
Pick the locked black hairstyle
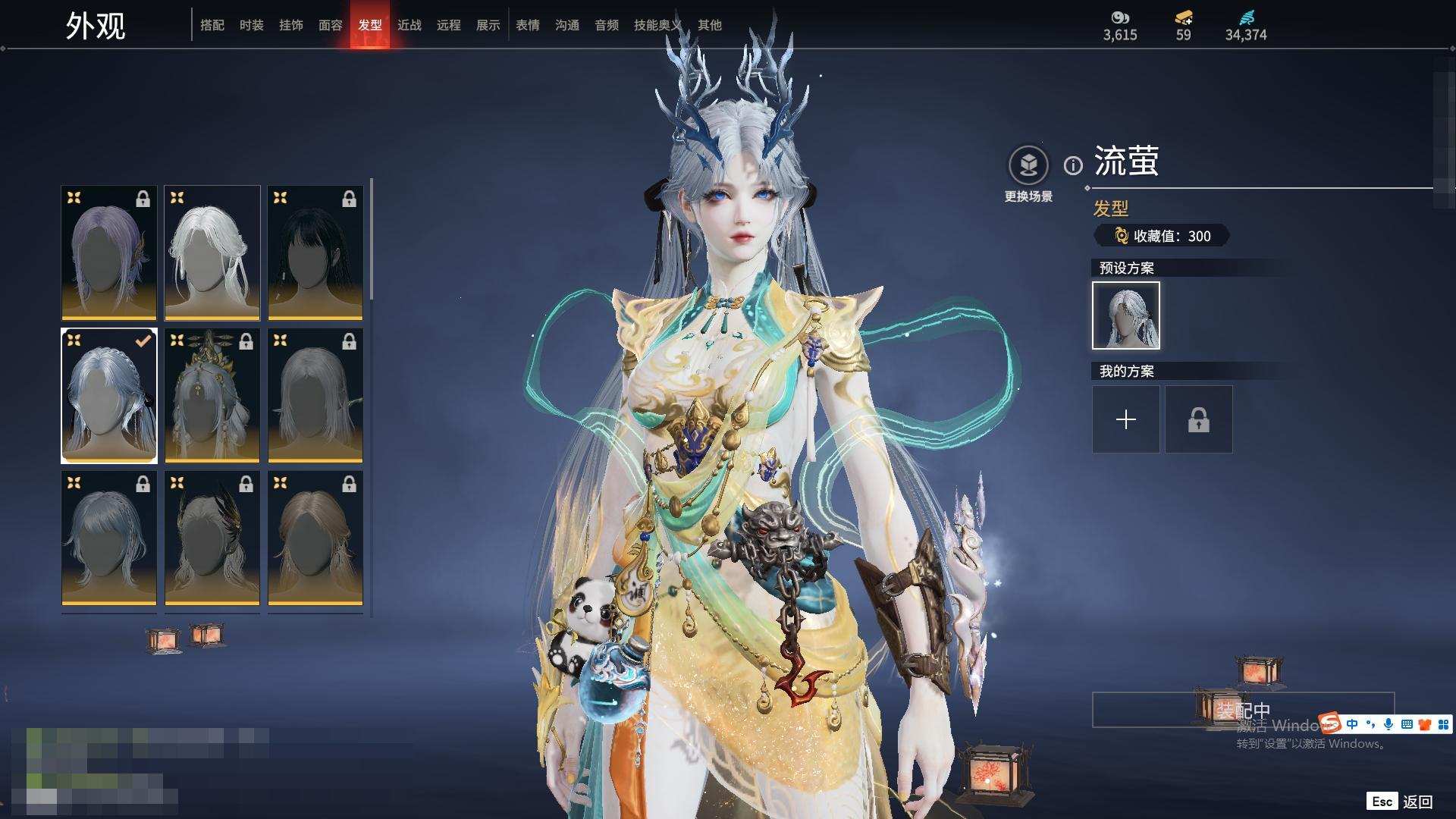coord(315,253)
